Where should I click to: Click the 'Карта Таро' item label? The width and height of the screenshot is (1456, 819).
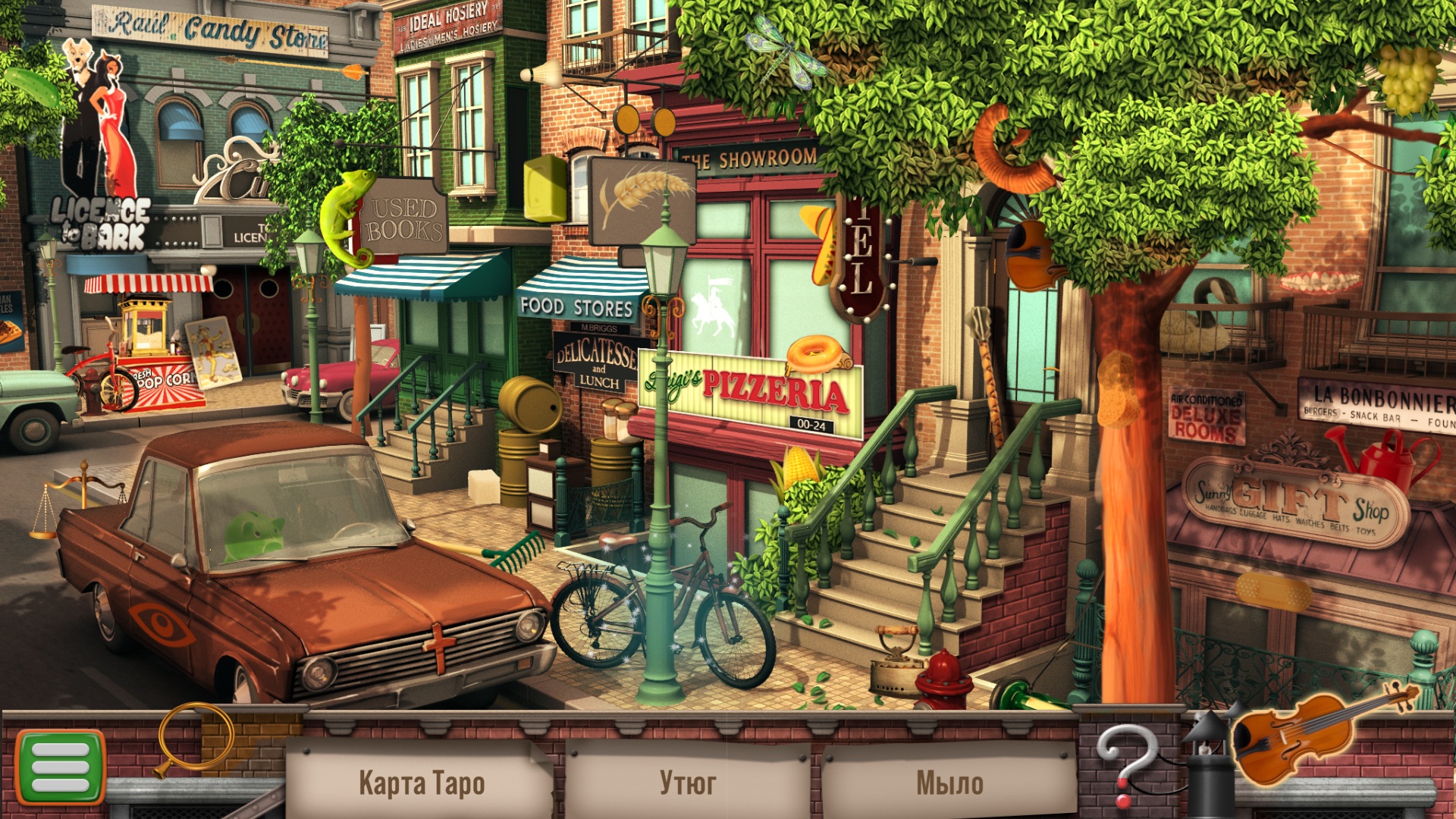click(x=421, y=783)
